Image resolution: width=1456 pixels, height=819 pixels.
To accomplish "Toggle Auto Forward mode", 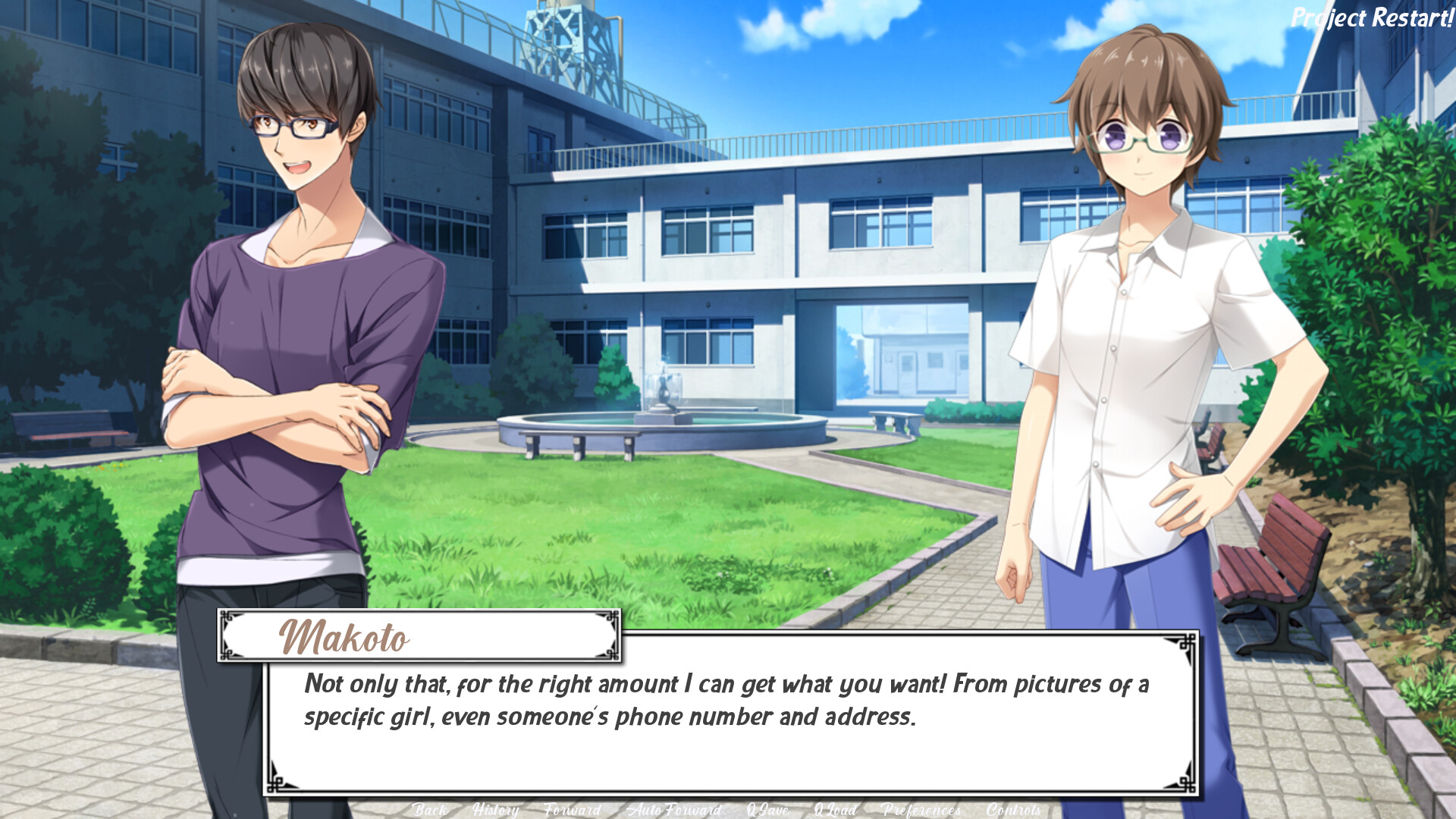I will (674, 810).
